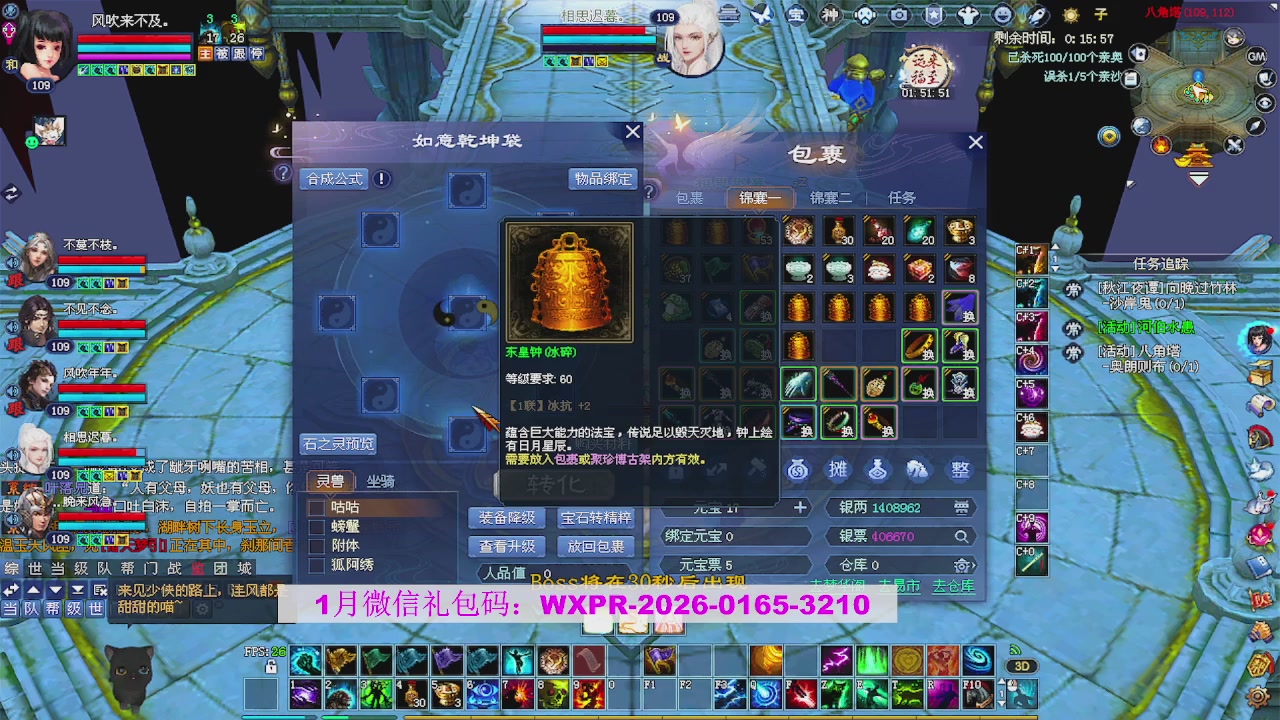Click the 整 sort icon to tidy inventory
1280x720 pixels.
tap(958, 469)
